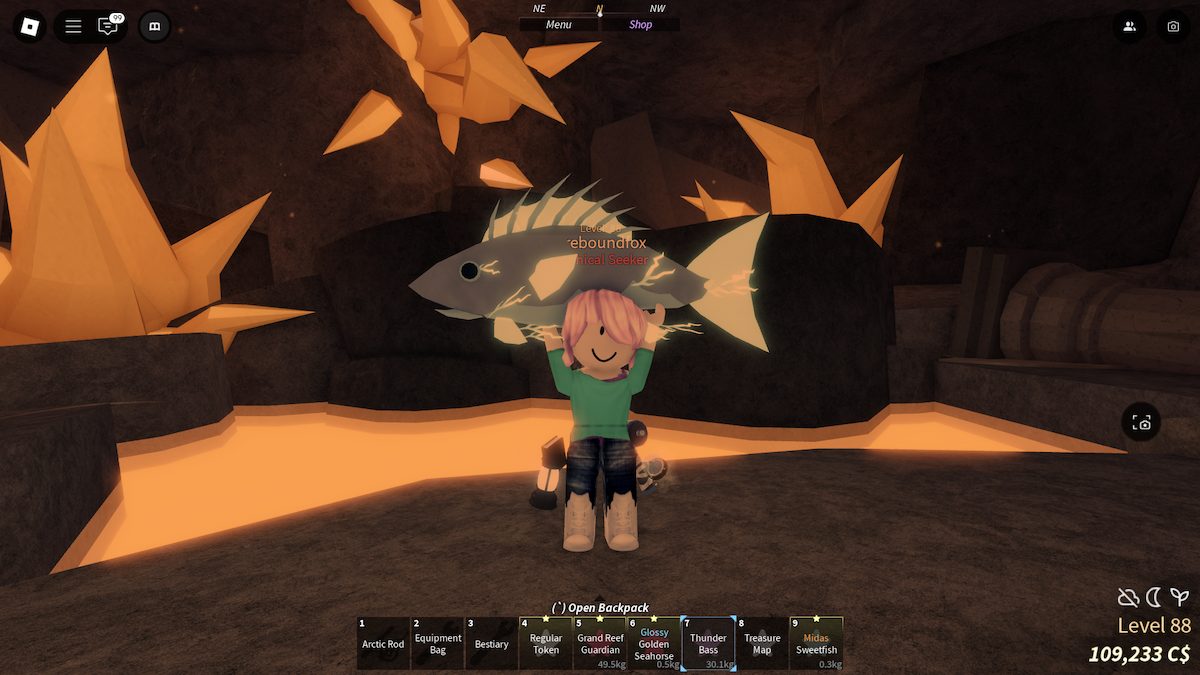Select the Equipment Bag slot

[x=438, y=643]
